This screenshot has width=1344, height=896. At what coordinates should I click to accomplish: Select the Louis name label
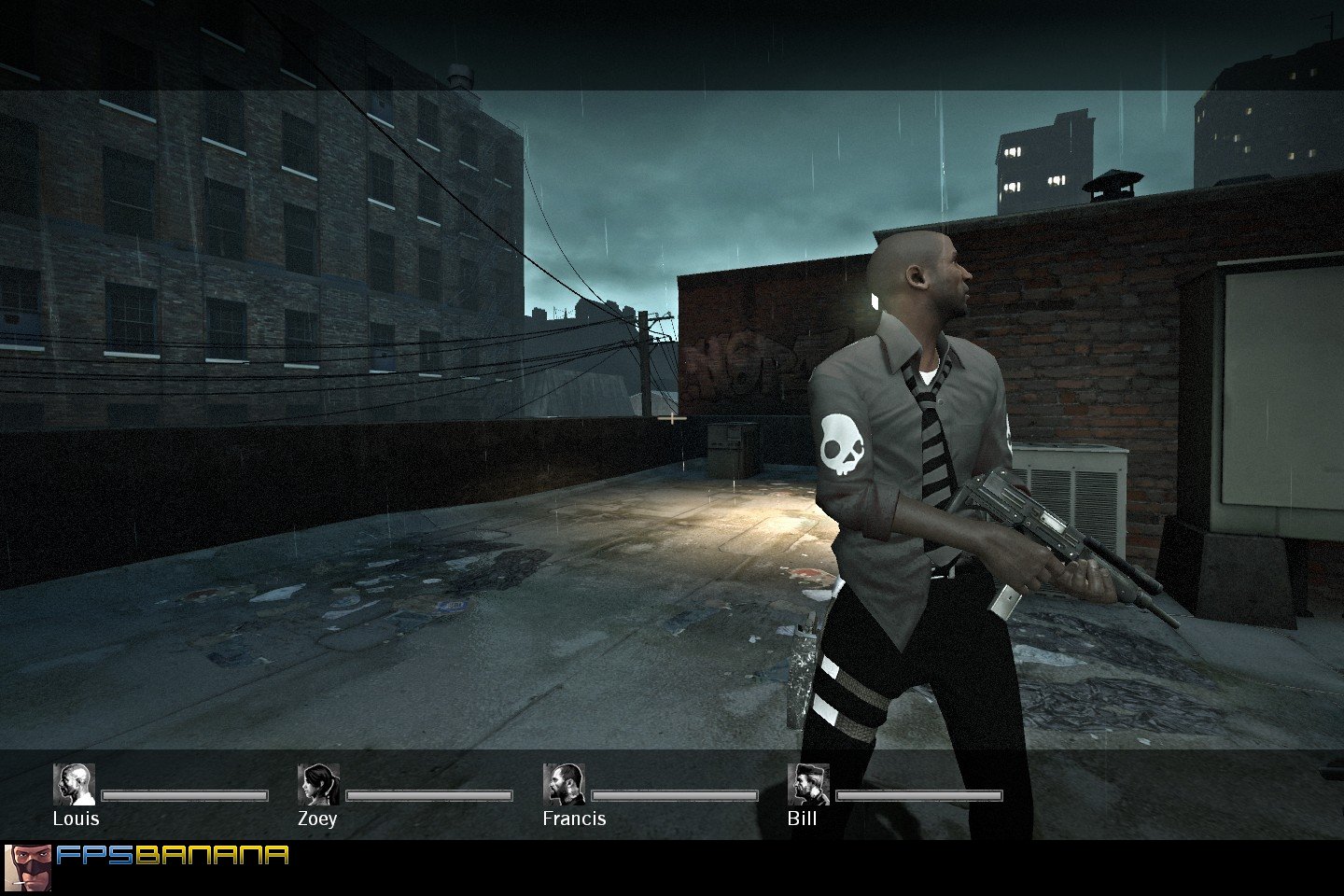77,819
